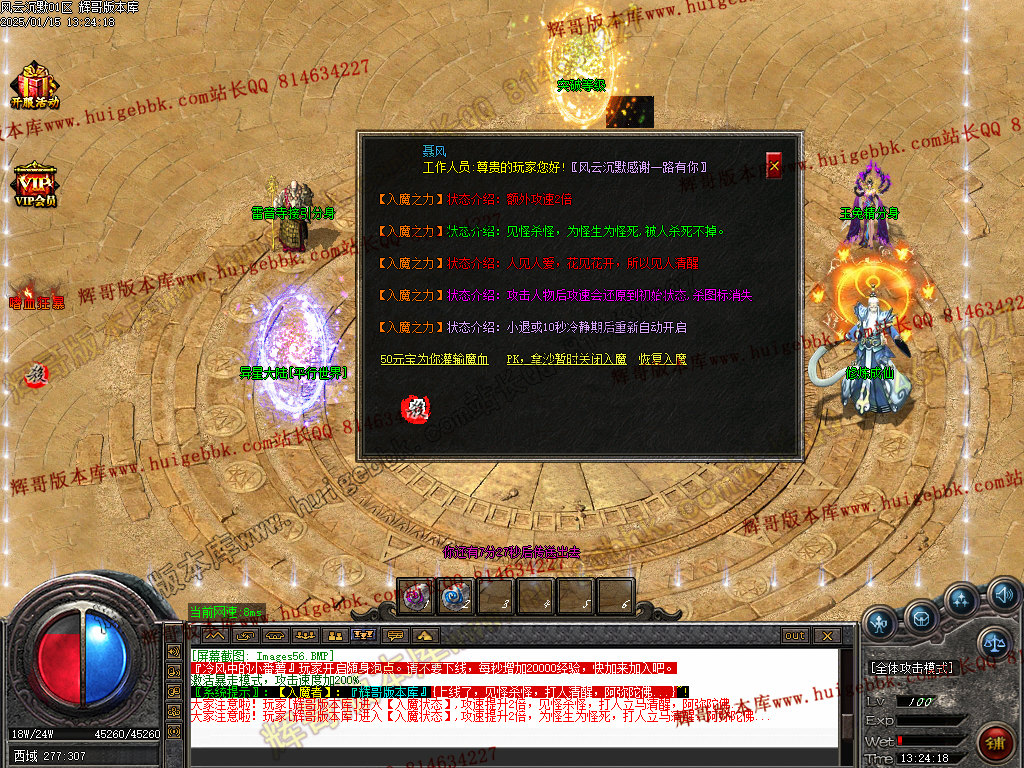Click the chat panel 'out' button
The image size is (1024, 768).
pyautogui.click(x=795, y=636)
